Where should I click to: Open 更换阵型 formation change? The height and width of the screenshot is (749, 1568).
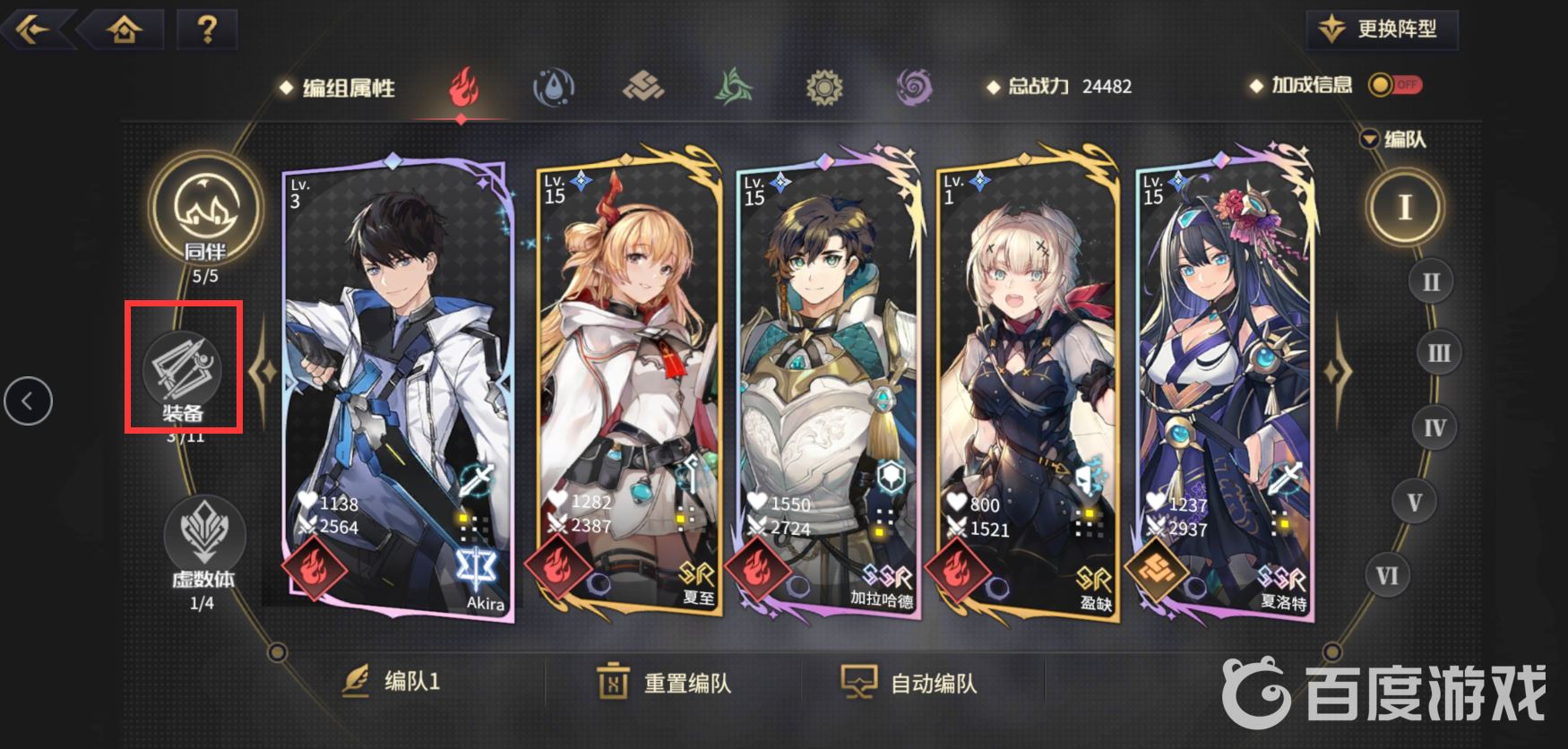[x=1382, y=30]
